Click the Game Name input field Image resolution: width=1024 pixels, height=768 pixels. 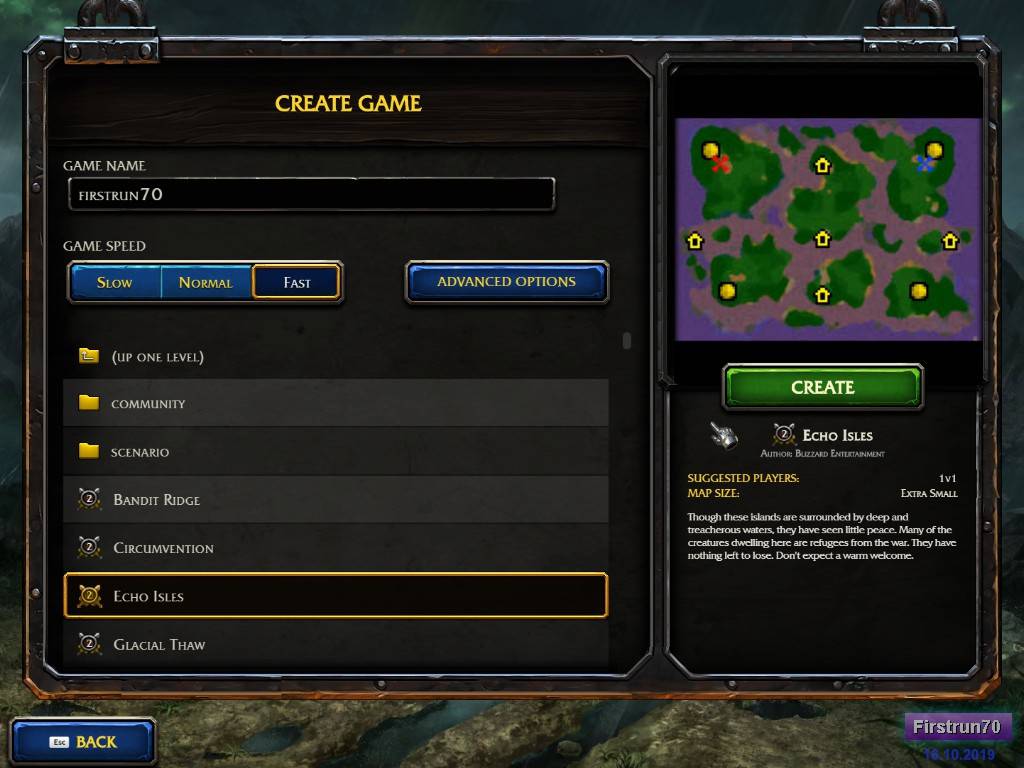pos(311,194)
